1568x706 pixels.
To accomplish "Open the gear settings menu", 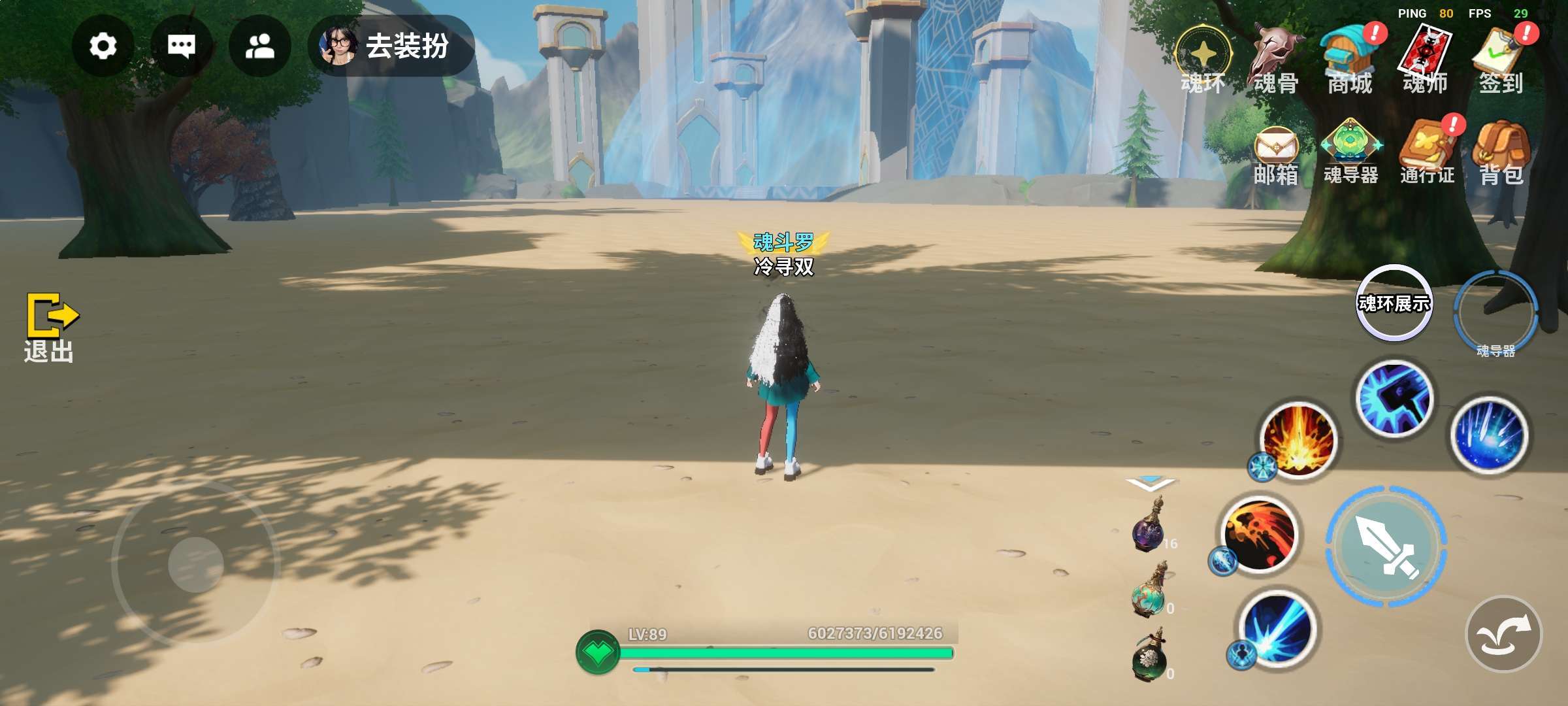I will (x=103, y=46).
